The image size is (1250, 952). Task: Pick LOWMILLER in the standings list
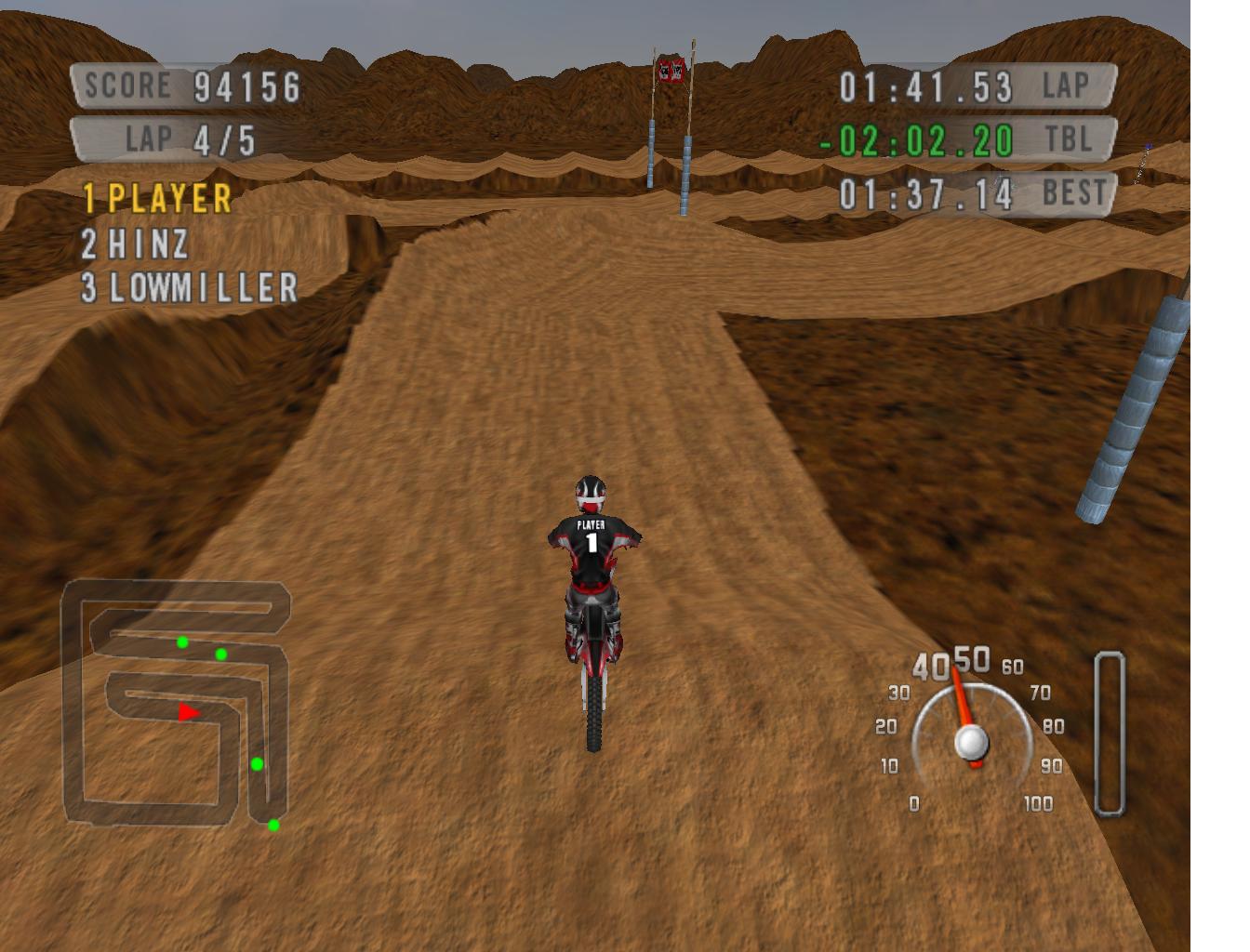tap(190, 288)
